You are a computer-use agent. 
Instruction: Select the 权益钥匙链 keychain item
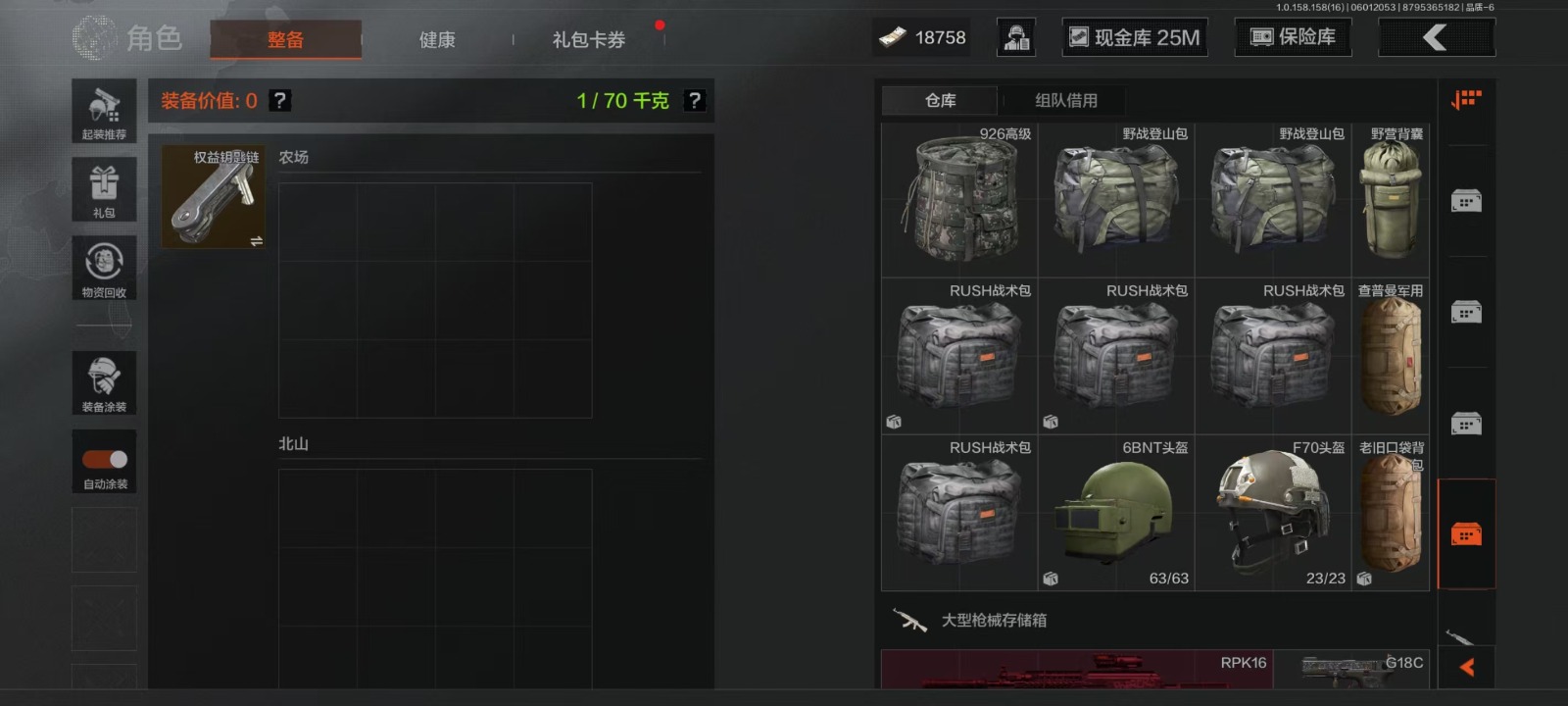coord(214,197)
